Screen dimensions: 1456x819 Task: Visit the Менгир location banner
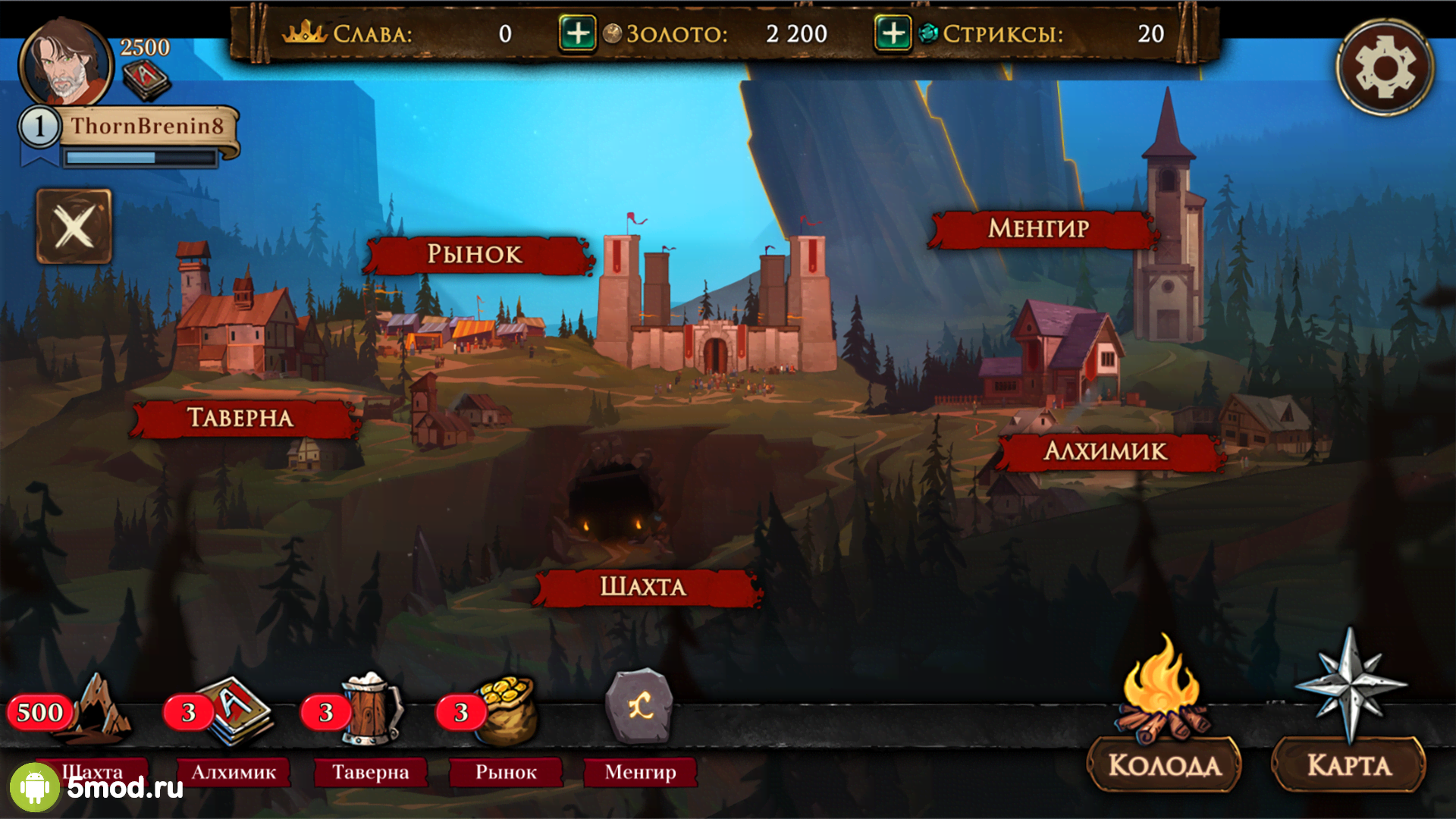(x=1040, y=228)
